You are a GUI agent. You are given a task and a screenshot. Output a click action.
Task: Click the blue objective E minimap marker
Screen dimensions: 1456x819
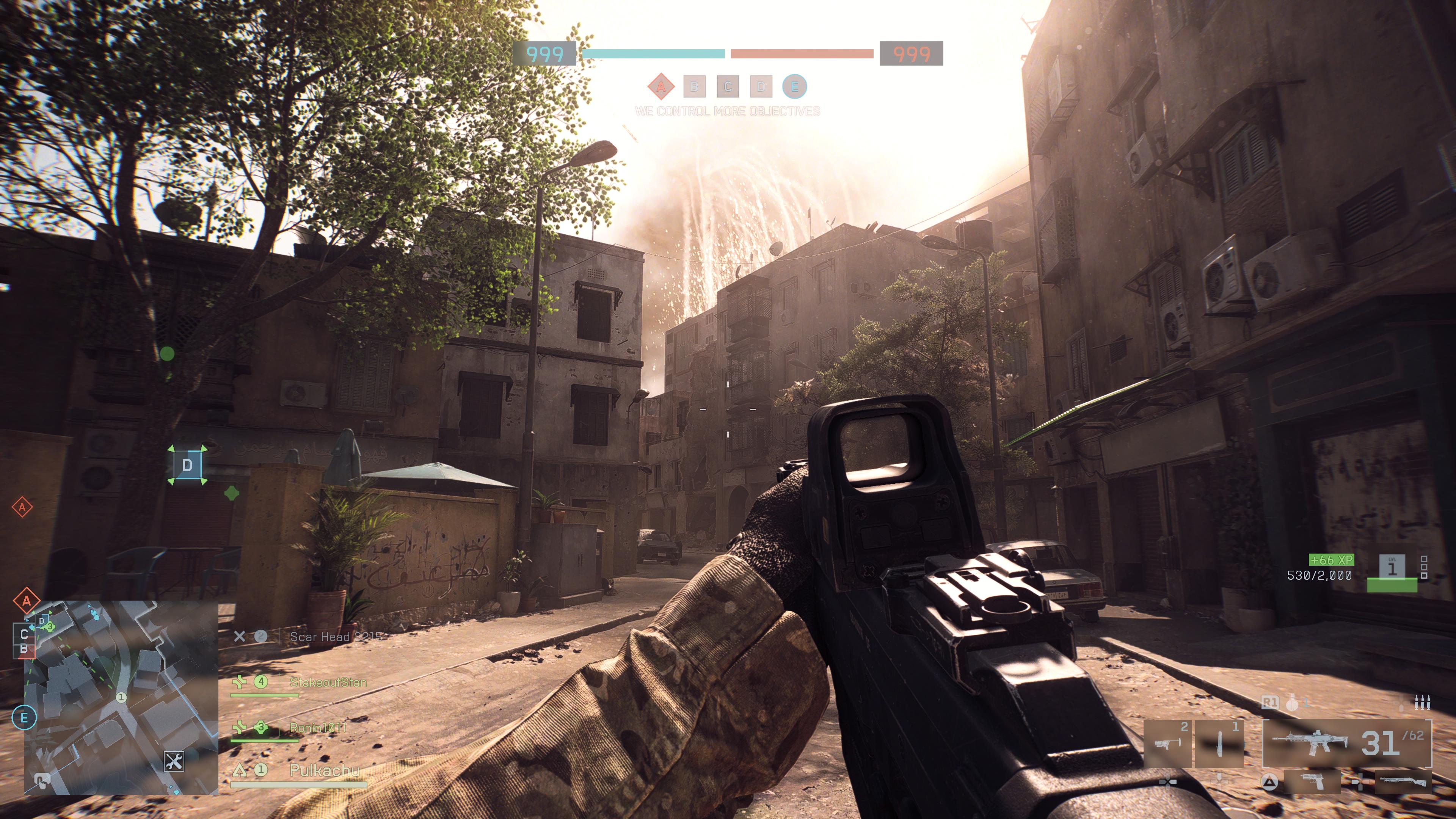(x=24, y=718)
